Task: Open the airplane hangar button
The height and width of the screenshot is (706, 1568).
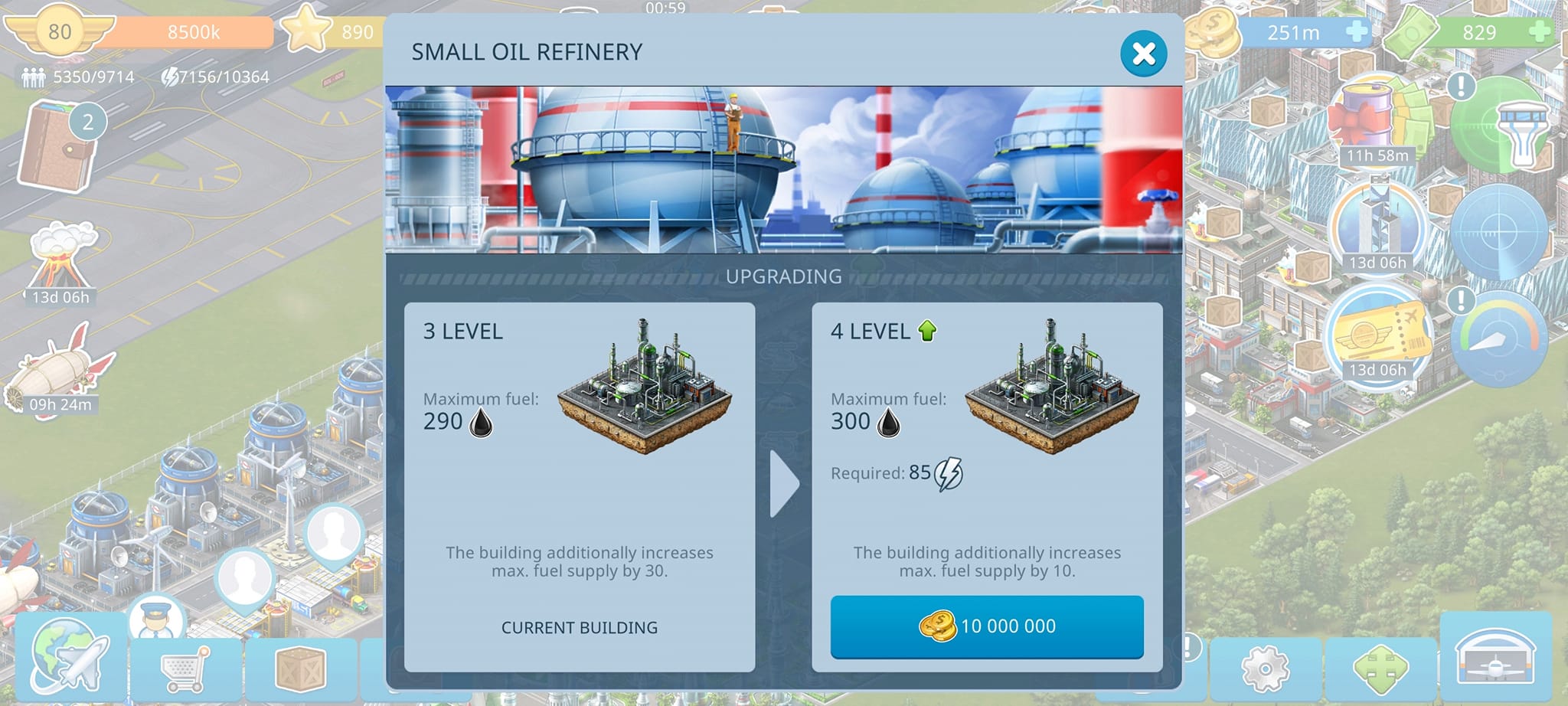Action: (1494, 657)
